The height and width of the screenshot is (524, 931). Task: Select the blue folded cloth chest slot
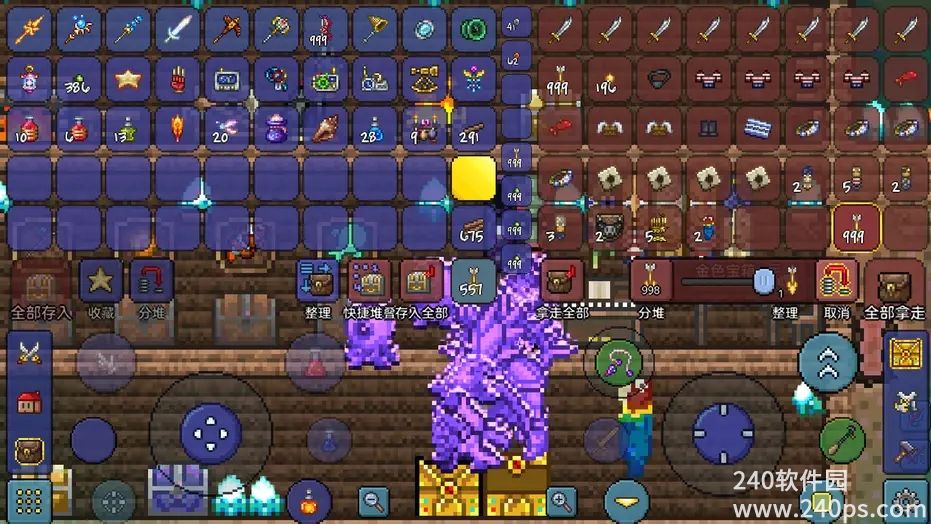click(x=757, y=128)
